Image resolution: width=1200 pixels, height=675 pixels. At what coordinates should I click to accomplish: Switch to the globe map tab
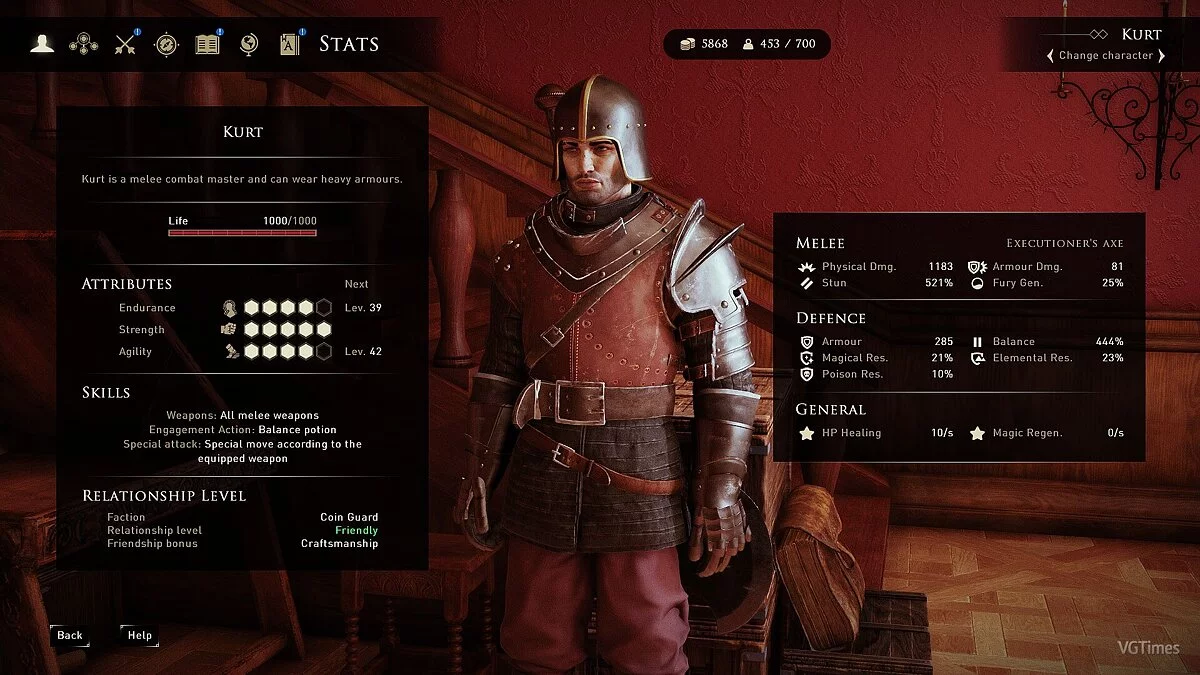pyautogui.click(x=249, y=44)
